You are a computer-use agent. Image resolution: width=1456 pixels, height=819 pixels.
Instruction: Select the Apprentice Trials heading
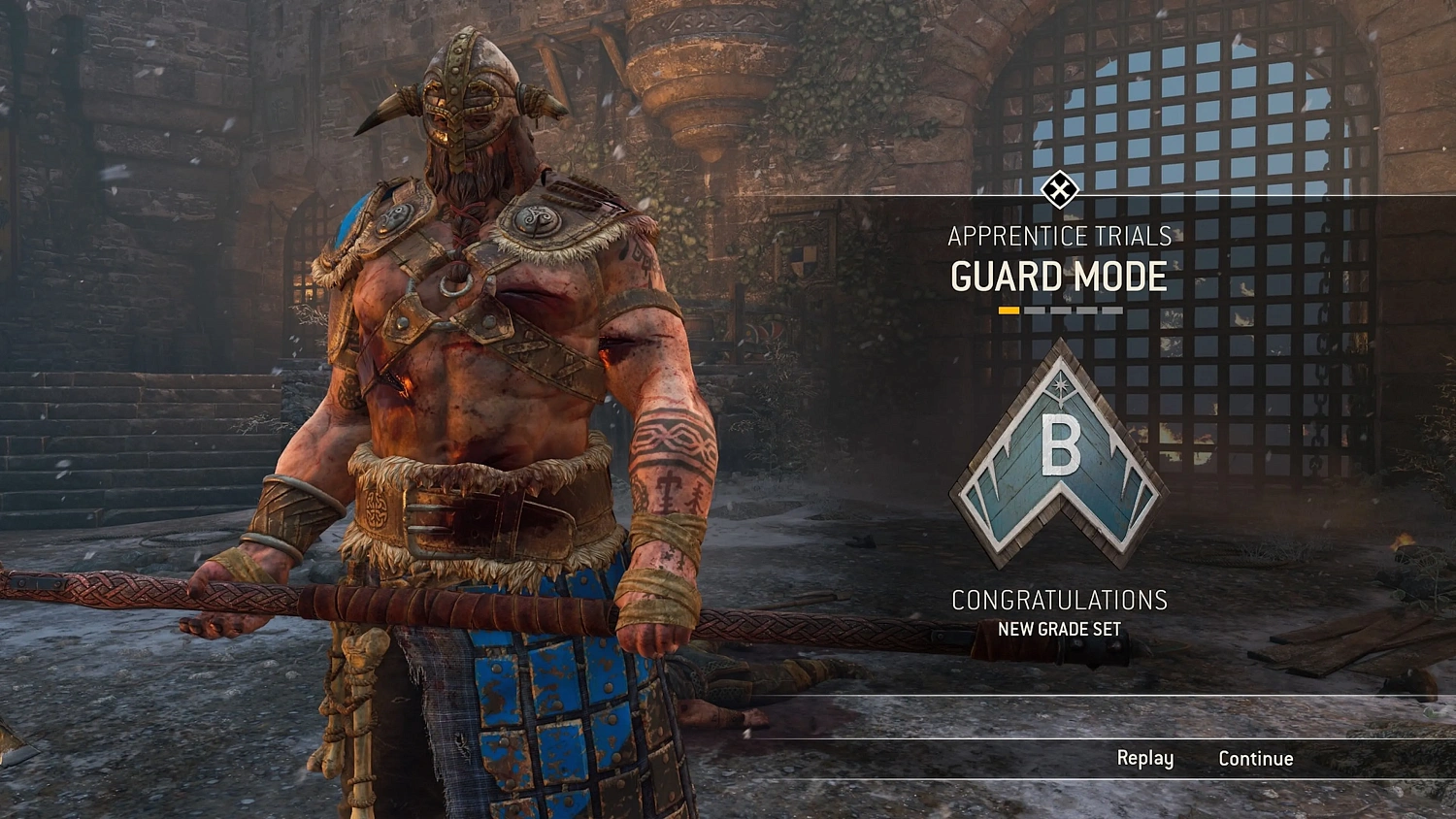tap(1060, 236)
